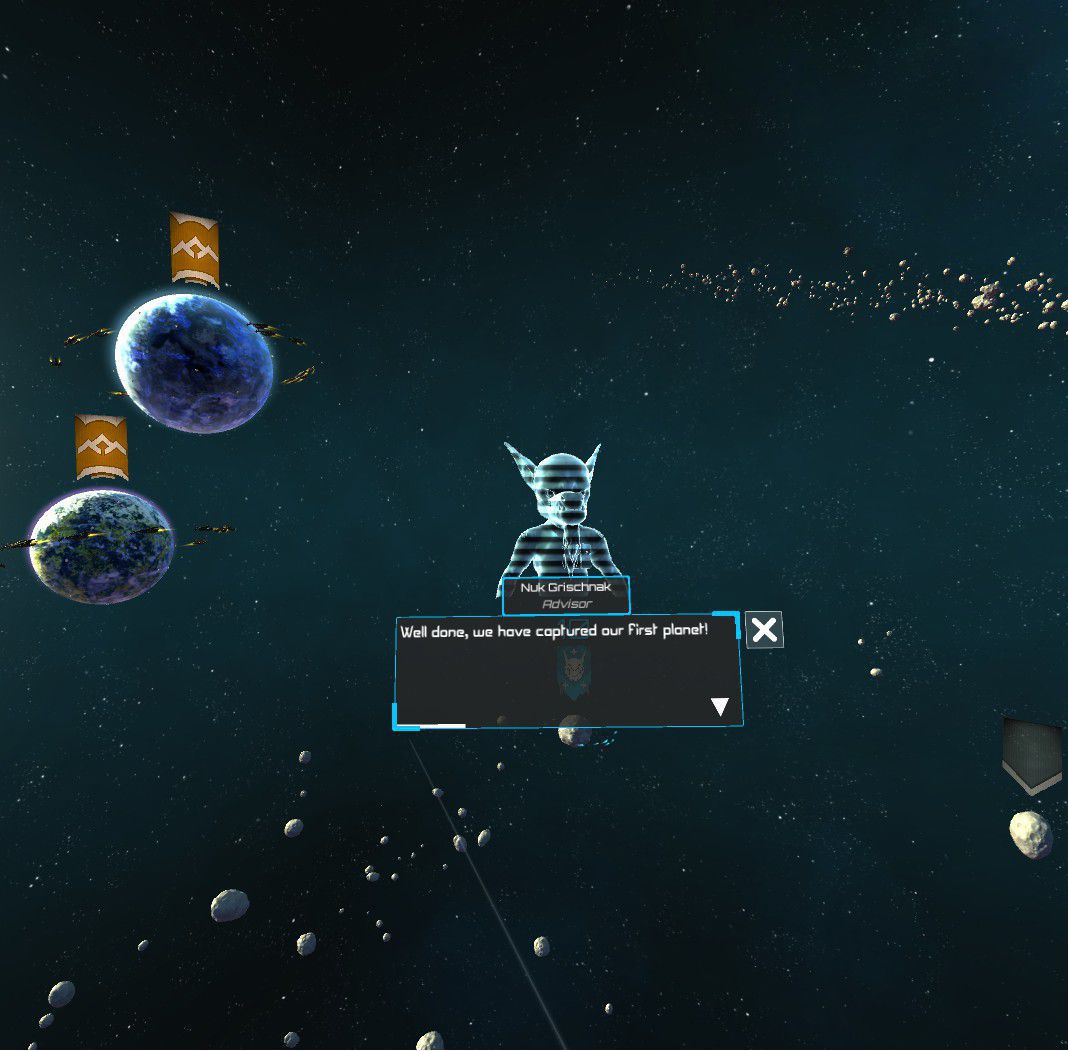Click the gray neutral banner marker

[x=1032, y=755]
